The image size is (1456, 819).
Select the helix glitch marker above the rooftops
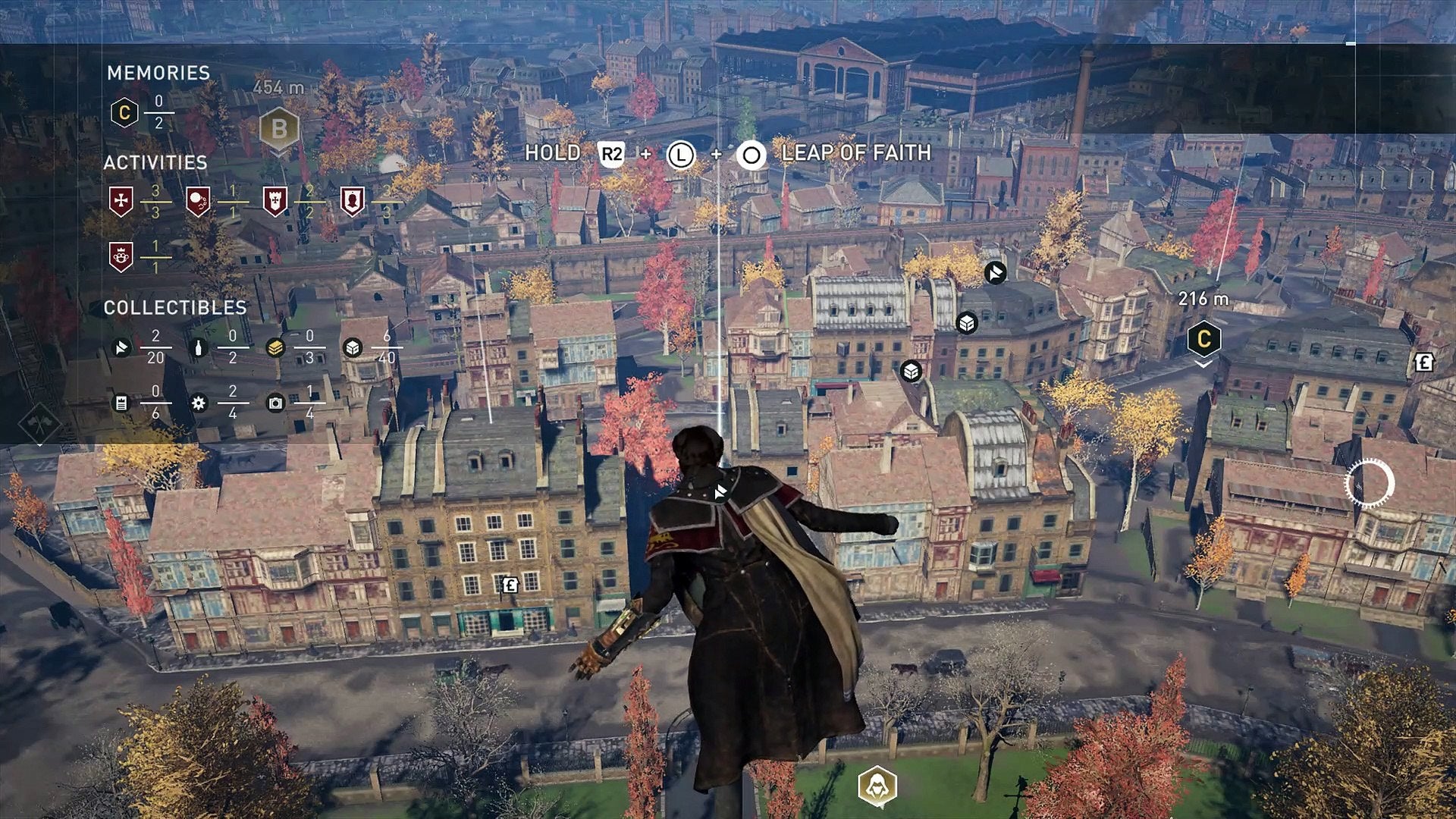click(995, 272)
